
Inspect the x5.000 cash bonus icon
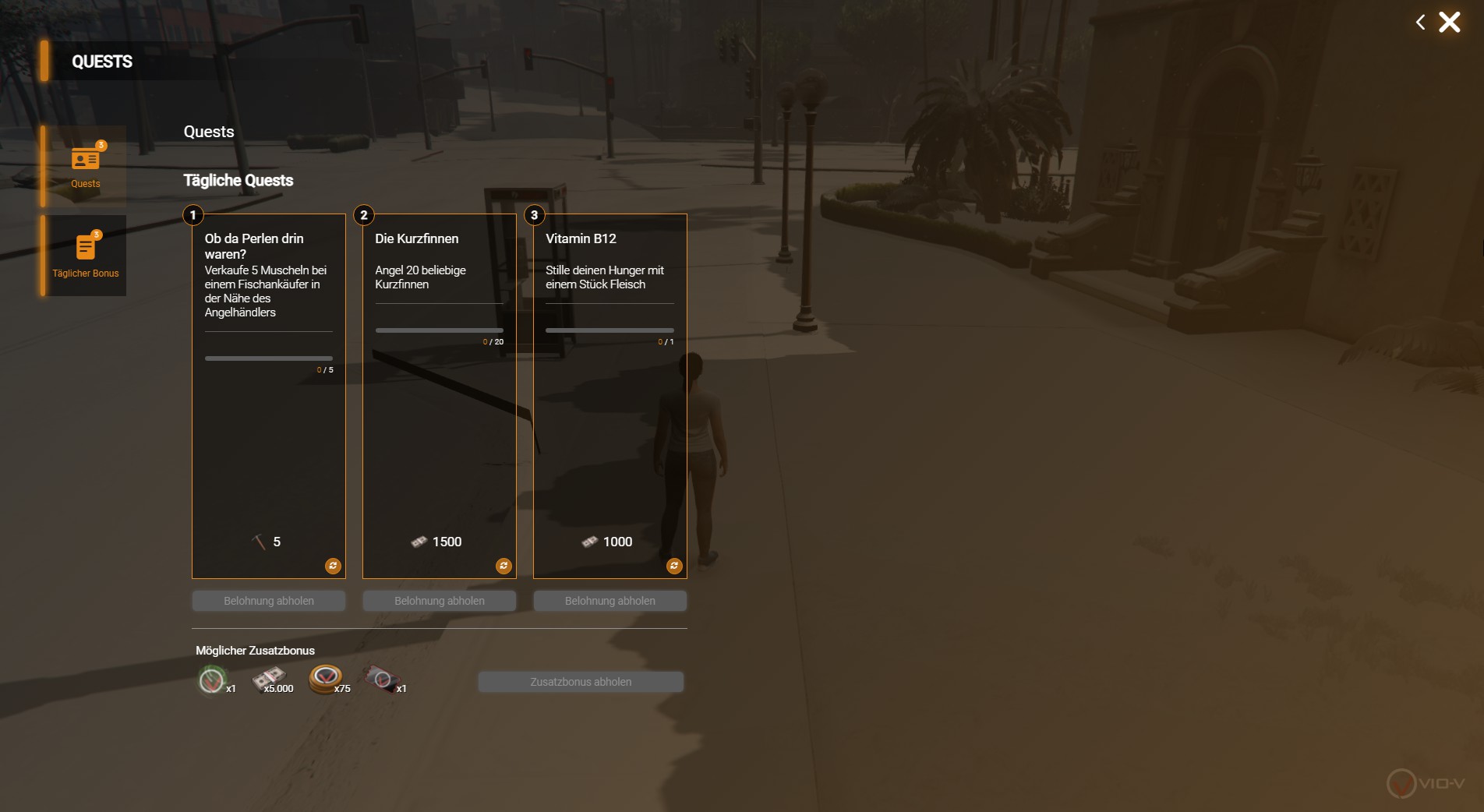point(269,680)
